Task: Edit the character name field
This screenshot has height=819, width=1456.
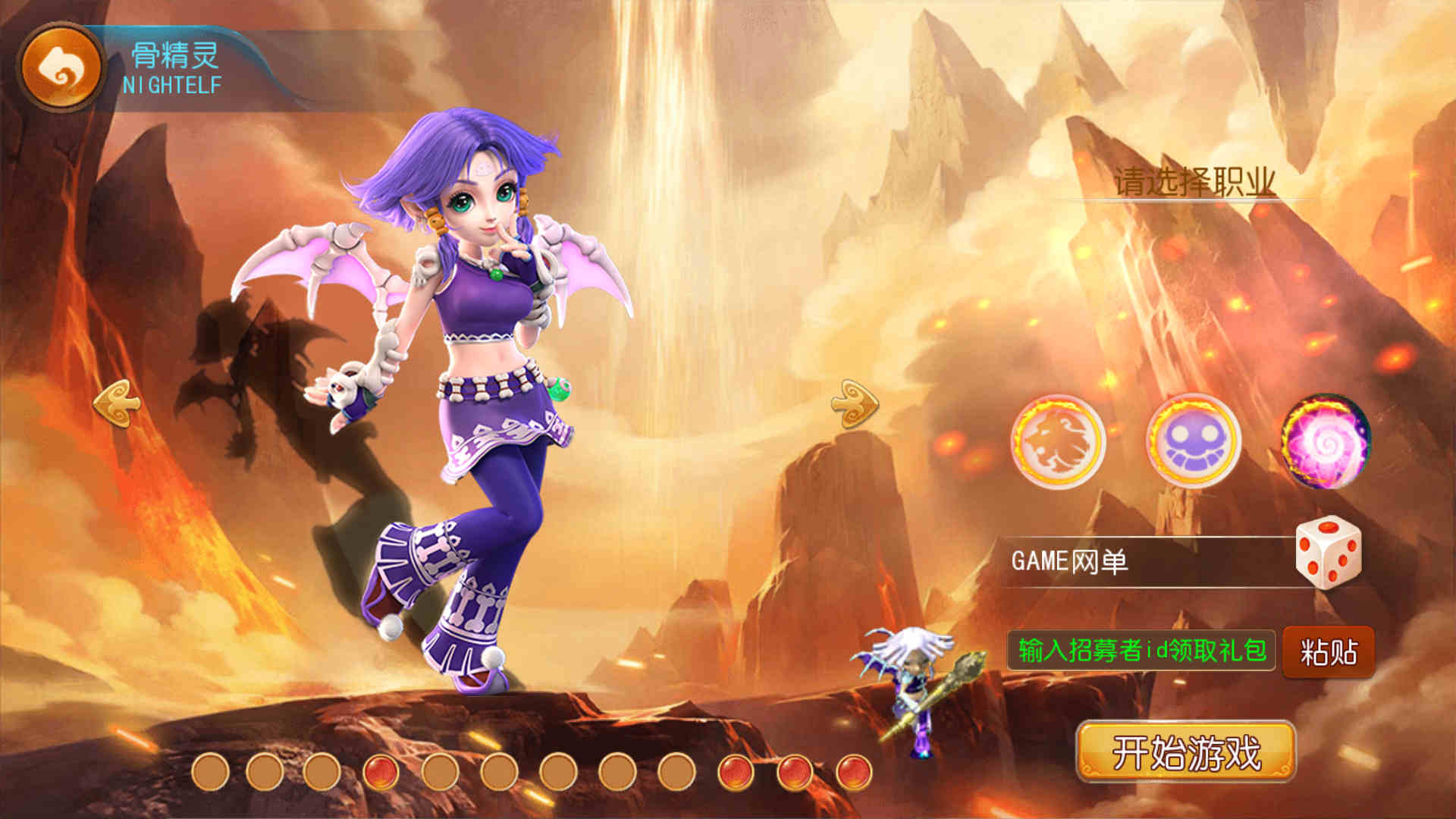Action: pyautogui.click(x=1145, y=562)
